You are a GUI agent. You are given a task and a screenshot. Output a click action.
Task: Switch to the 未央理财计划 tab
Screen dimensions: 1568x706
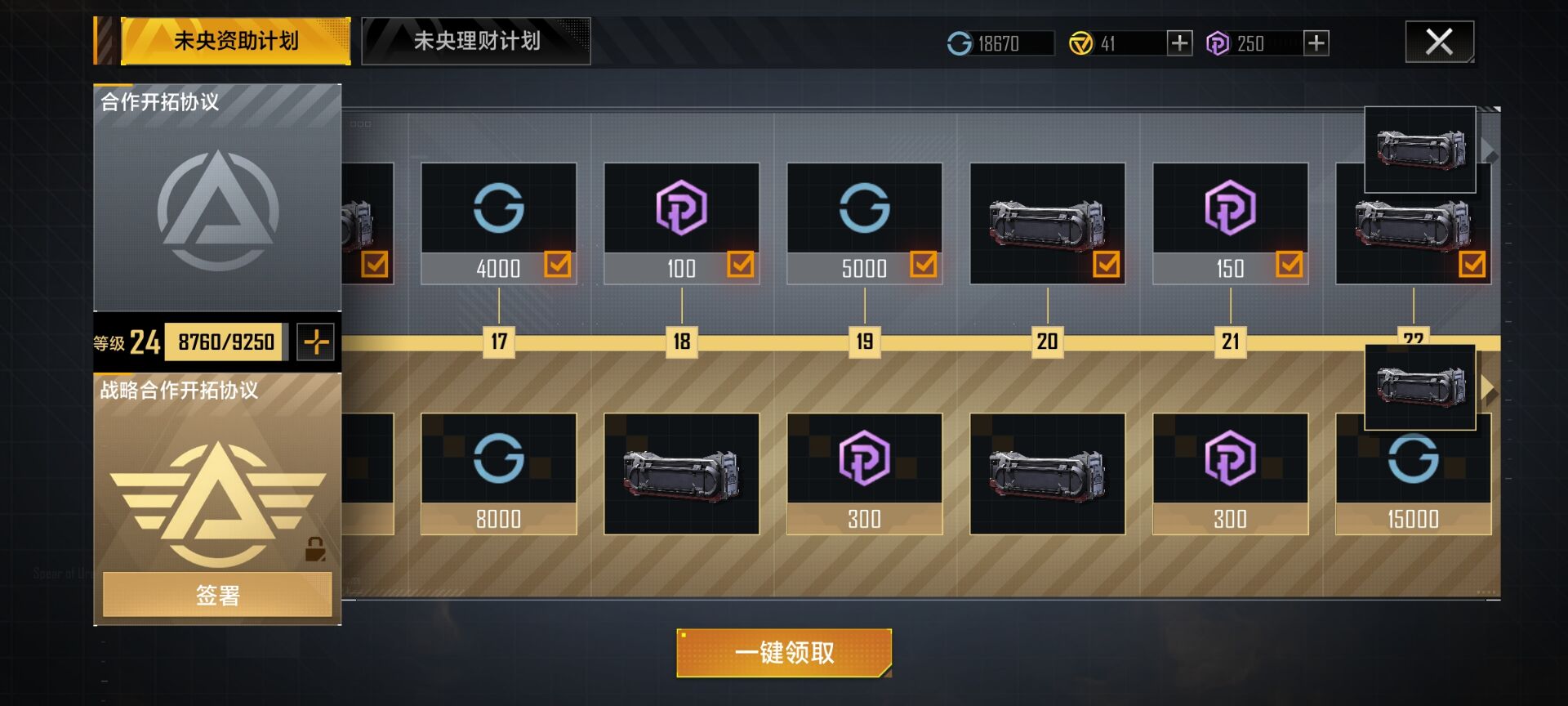(476, 42)
